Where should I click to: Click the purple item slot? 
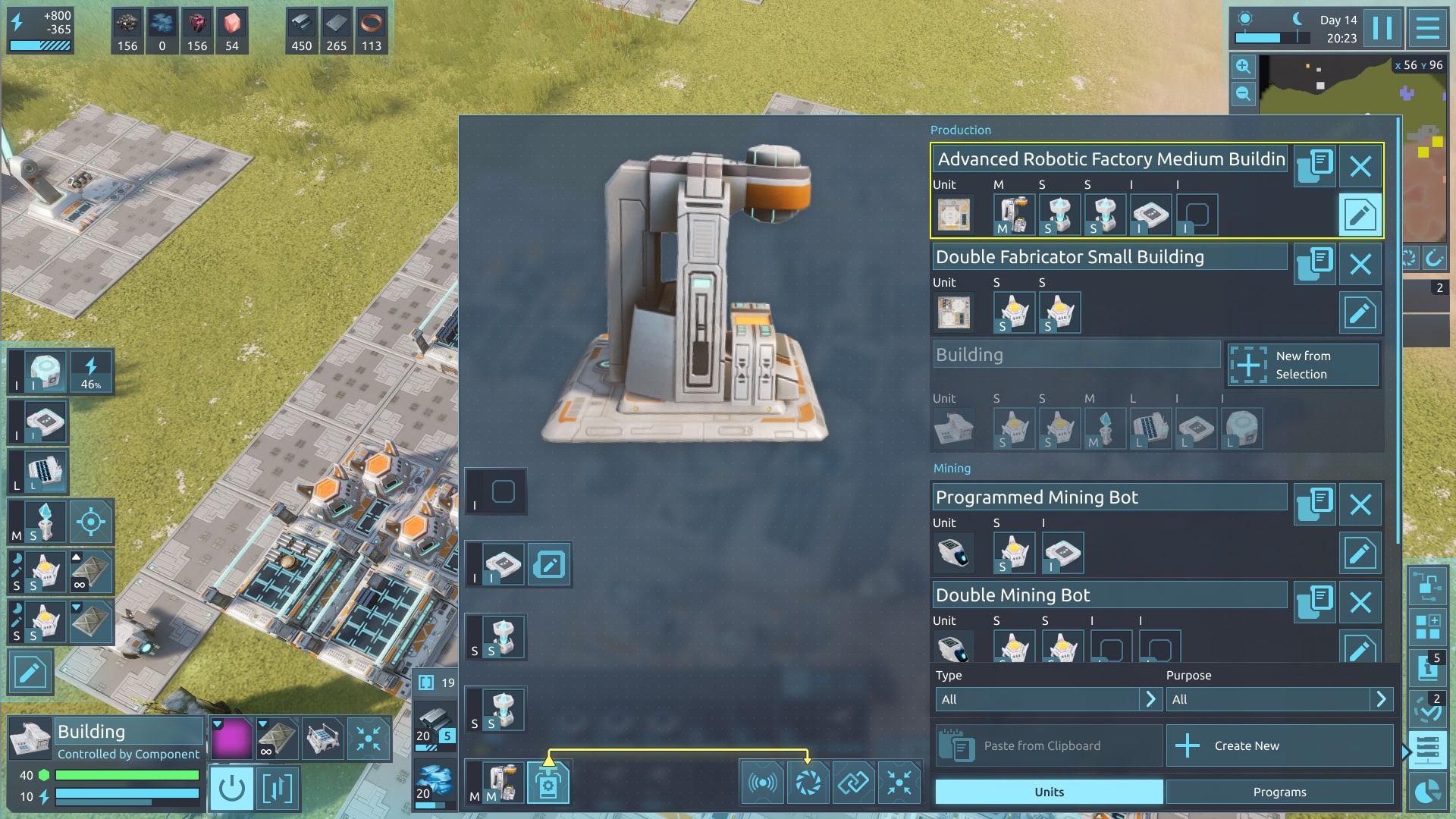[x=231, y=739]
